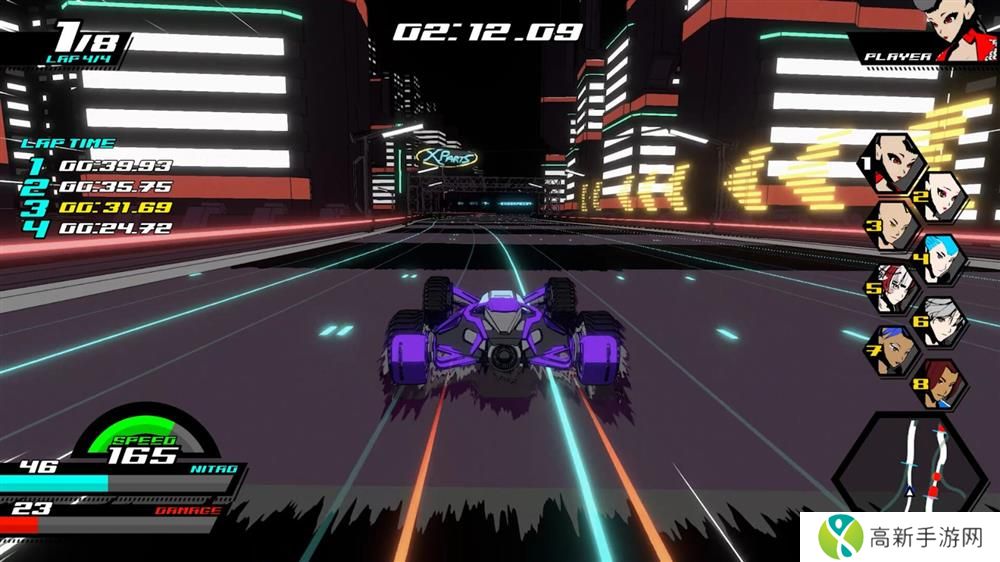Open the green leaf watermark logo
The image size is (1000, 562).
click(x=841, y=537)
